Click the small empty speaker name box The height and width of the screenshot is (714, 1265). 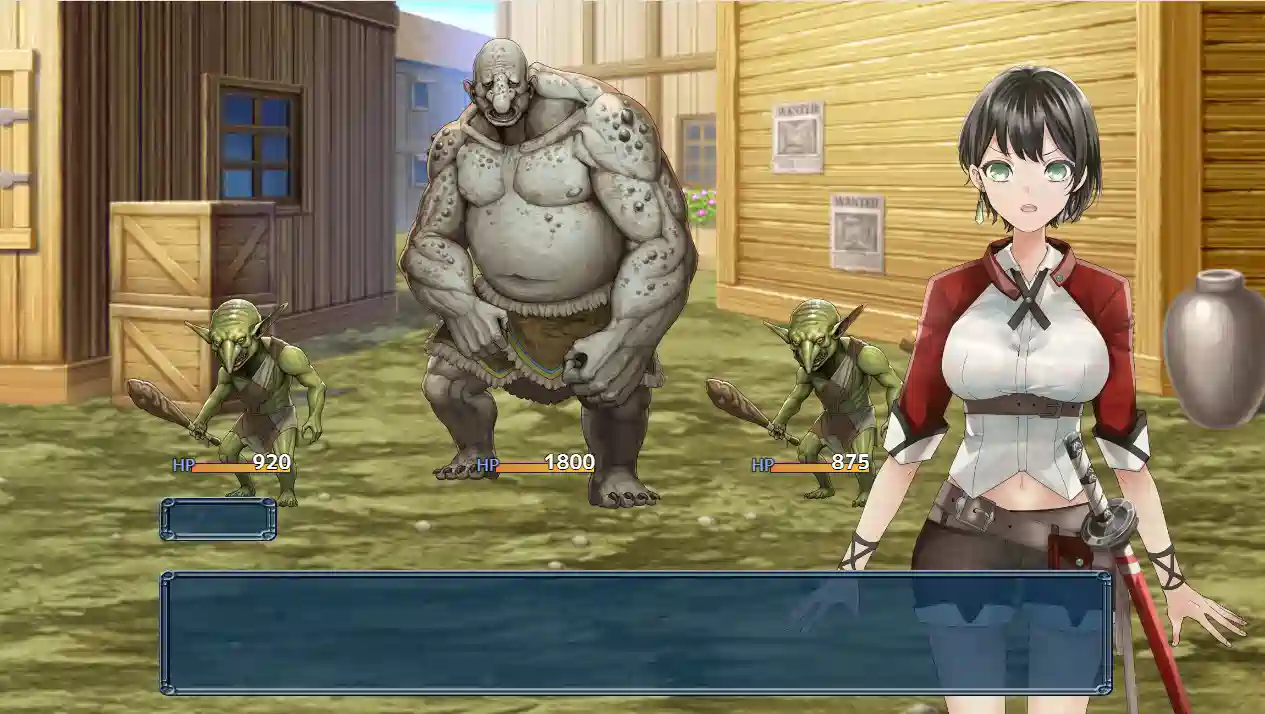click(x=218, y=519)
